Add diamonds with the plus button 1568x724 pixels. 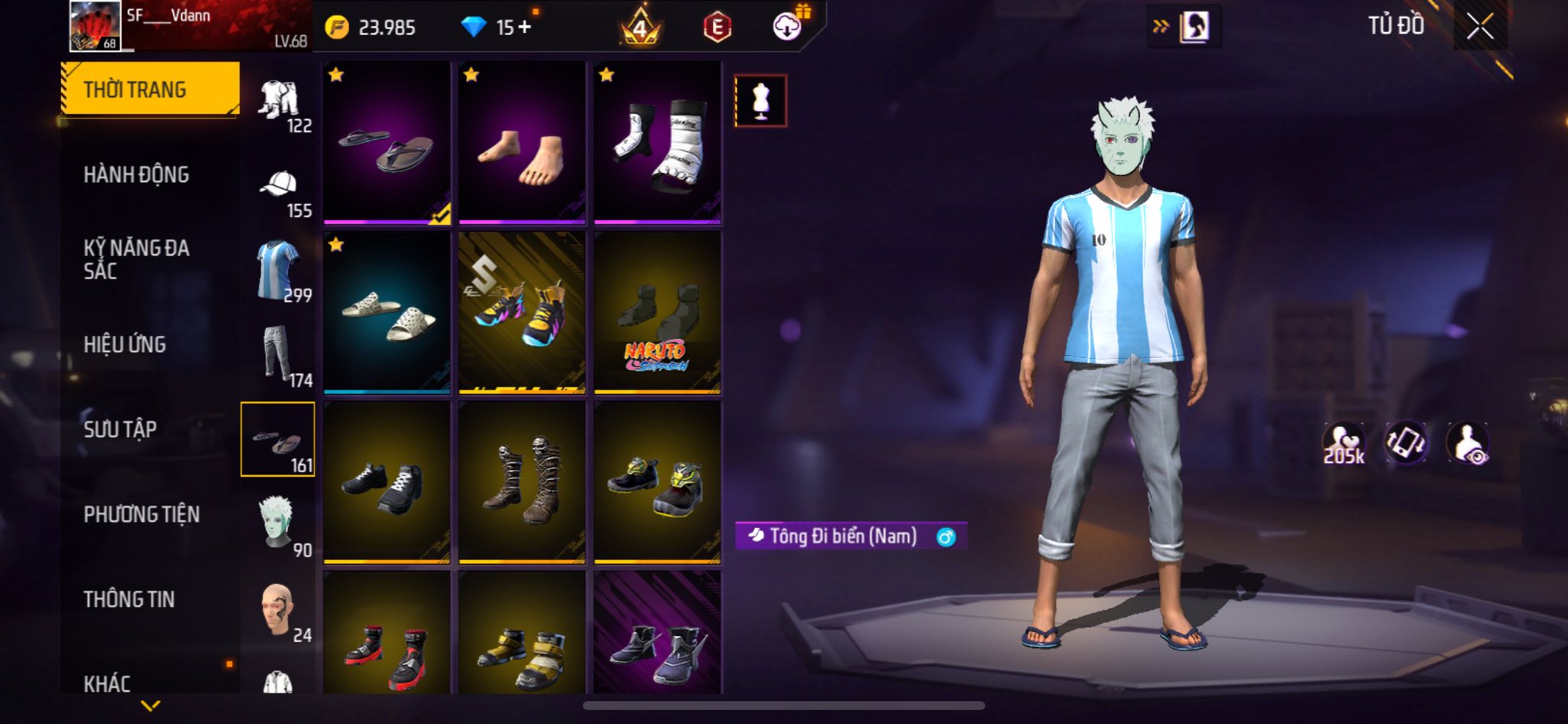(524, 28)
